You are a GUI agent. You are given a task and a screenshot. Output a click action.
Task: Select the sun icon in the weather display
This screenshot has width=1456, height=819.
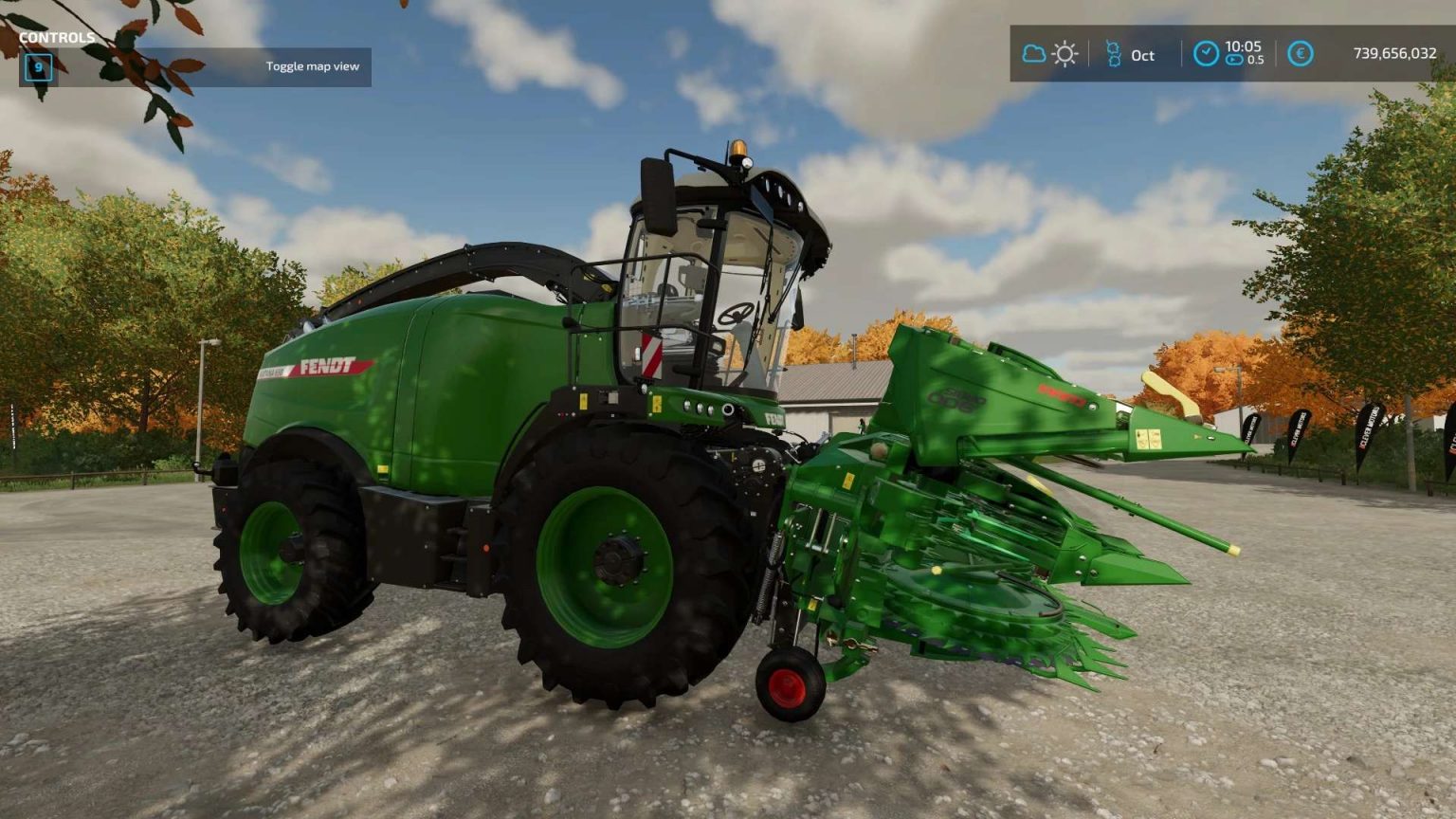coord(1064,55)
